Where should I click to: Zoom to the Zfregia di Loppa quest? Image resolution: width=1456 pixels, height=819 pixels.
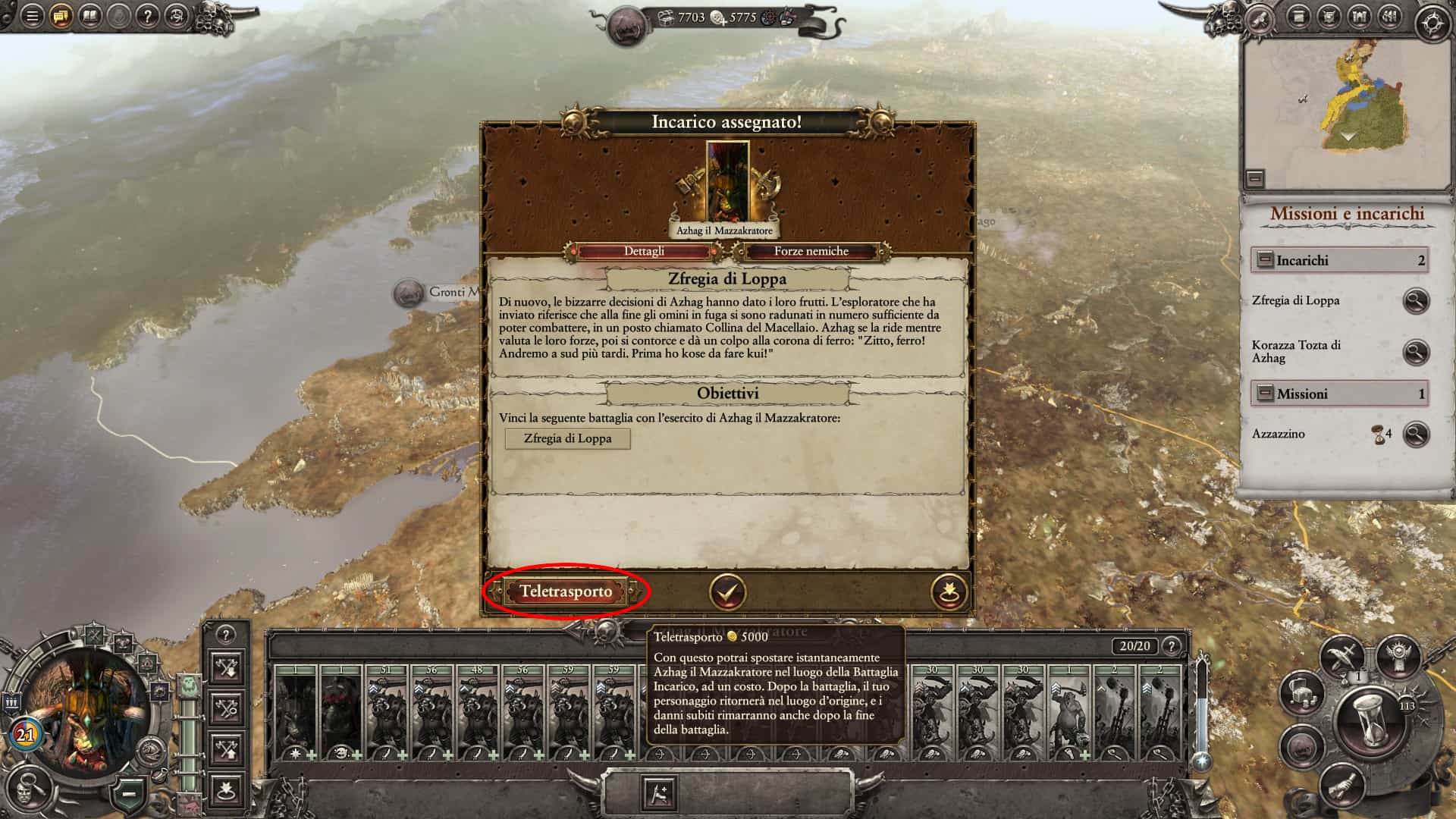point(1415,301)
